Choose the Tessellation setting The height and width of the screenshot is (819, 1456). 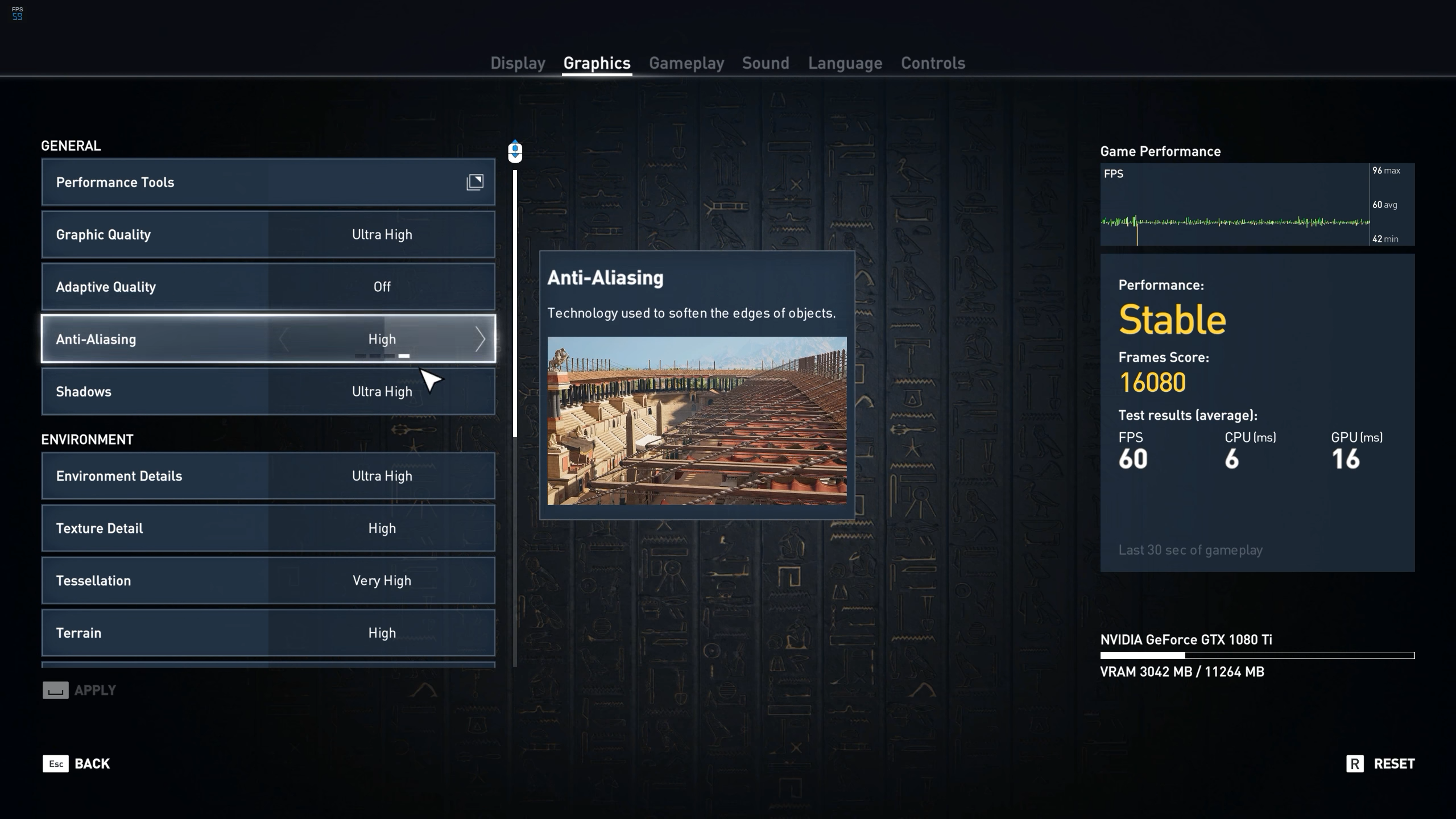[268, 581]
